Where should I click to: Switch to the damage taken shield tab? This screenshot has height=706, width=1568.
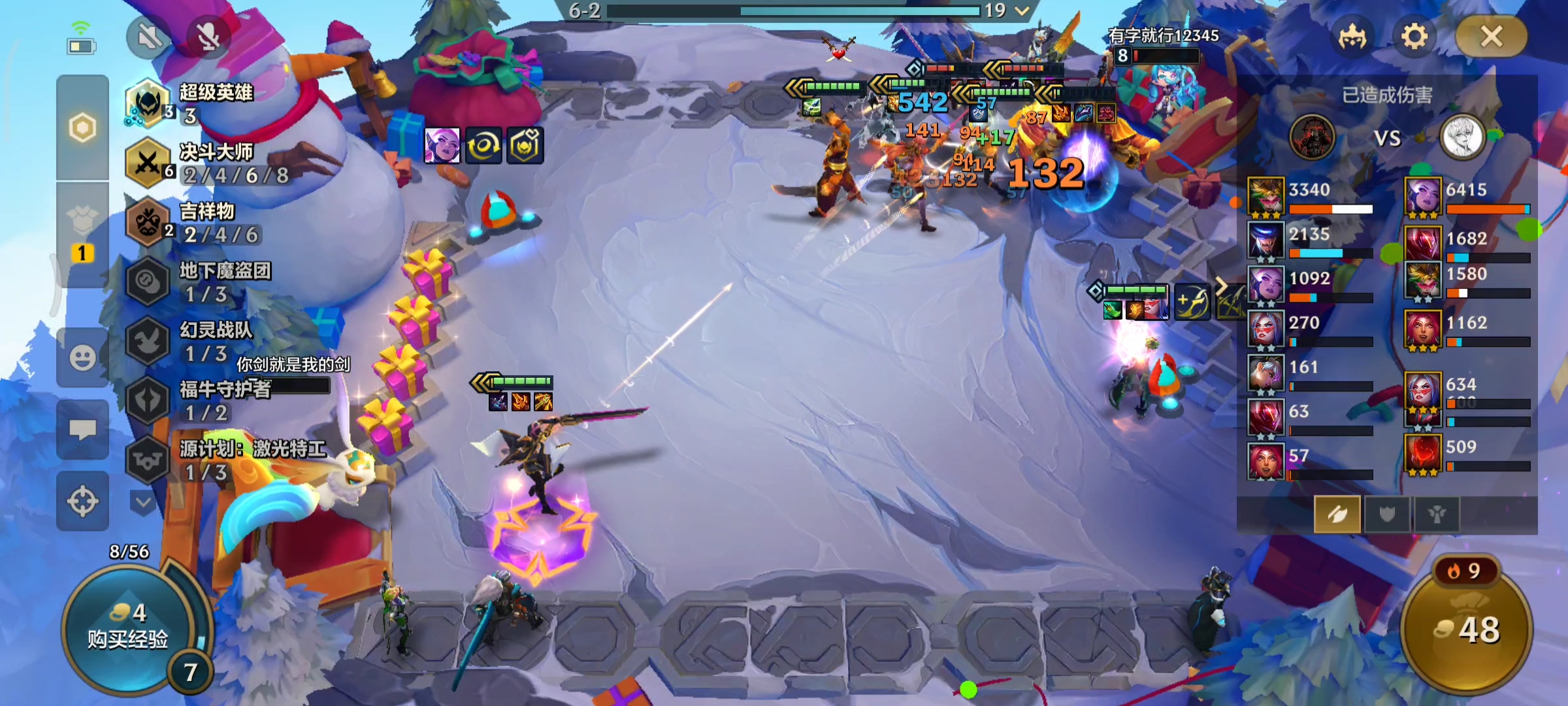tap(1387, 514)
